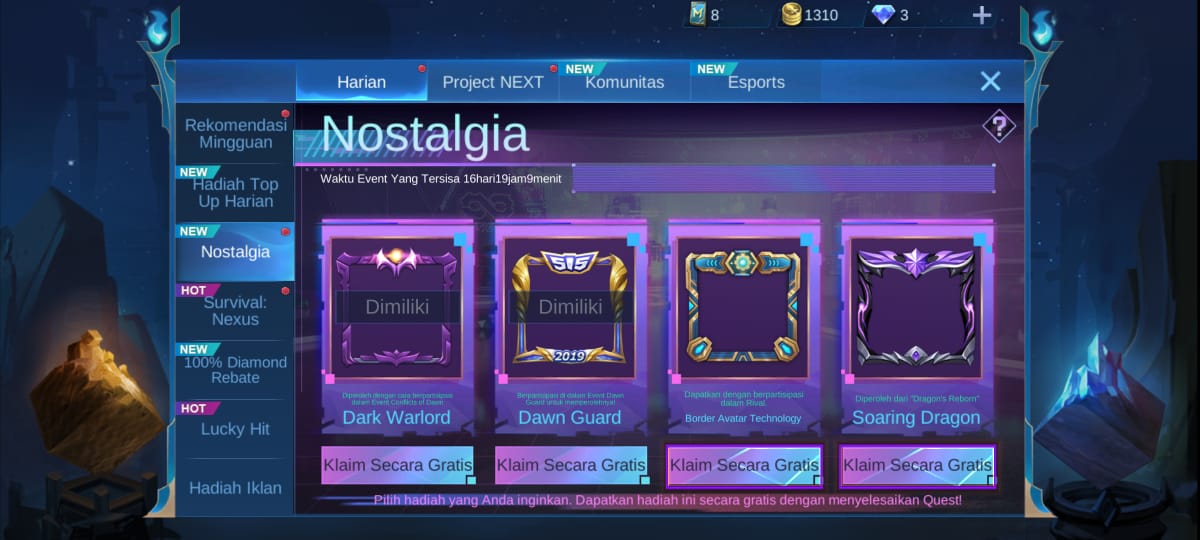Open the Esports tab
Screen dimensions: 1200x540
[x=755, y=82]
